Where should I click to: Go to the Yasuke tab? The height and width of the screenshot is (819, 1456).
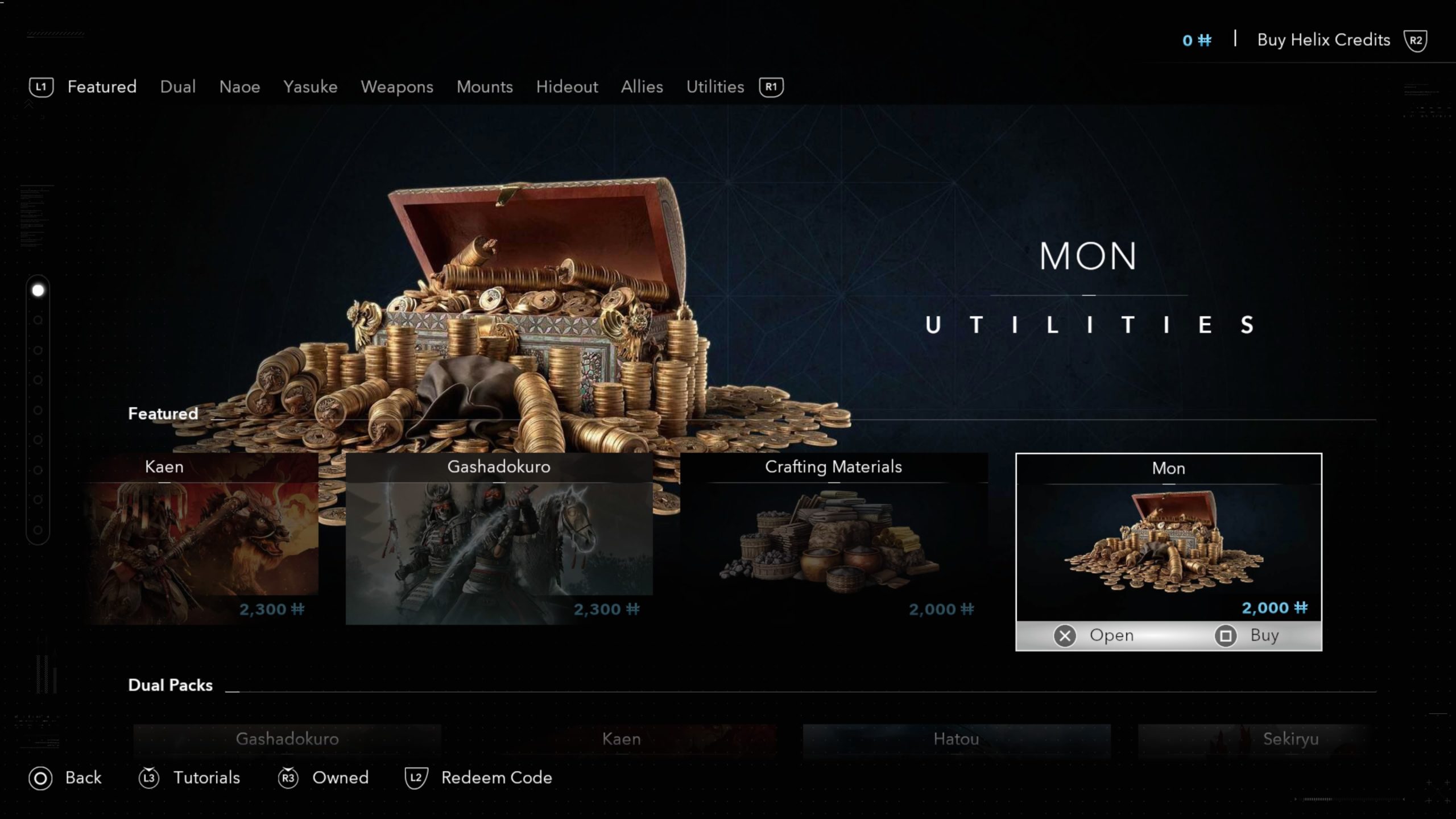tap(310, 87)
